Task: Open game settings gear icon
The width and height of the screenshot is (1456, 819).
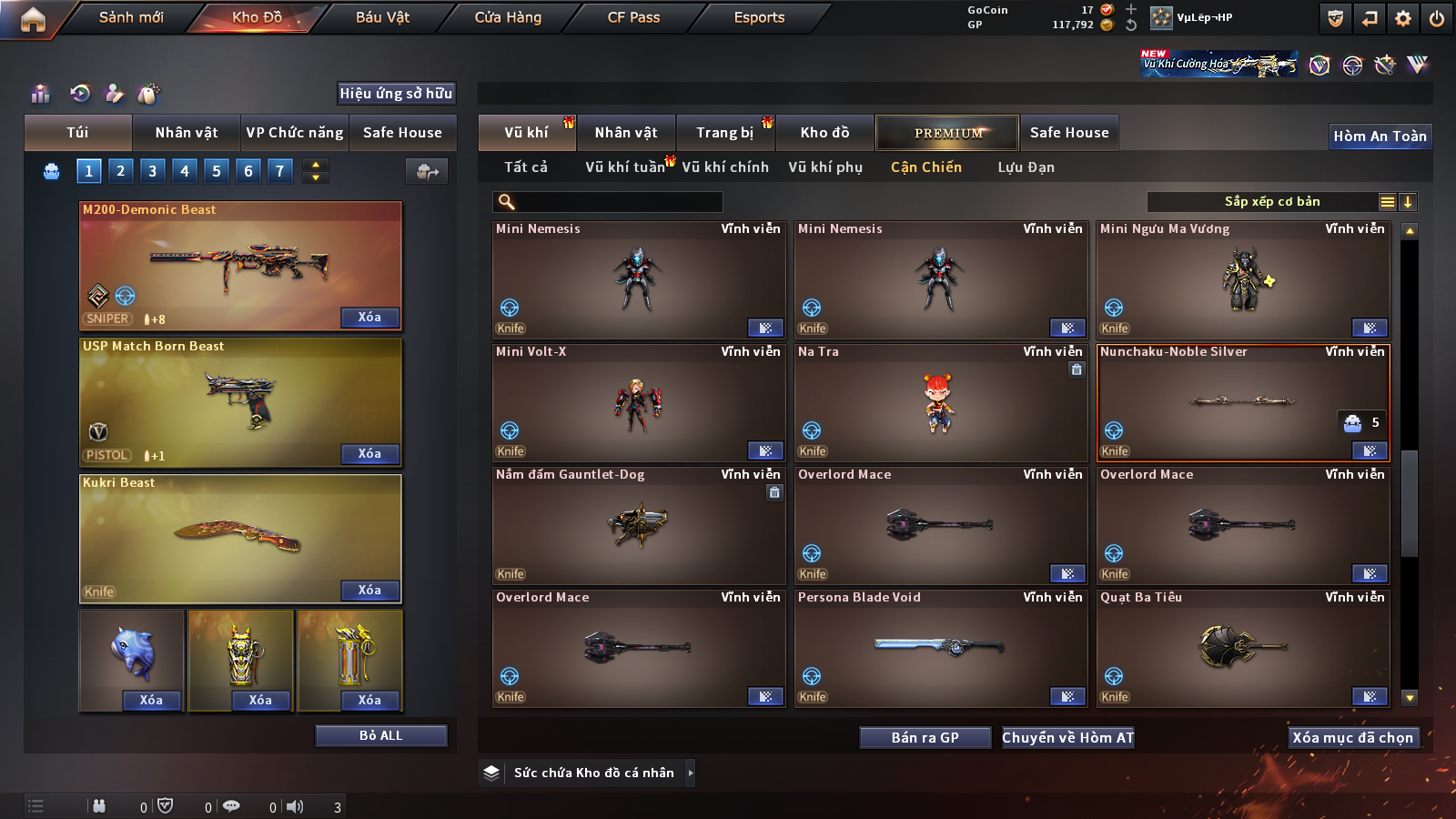Action: click(1403, 18)
